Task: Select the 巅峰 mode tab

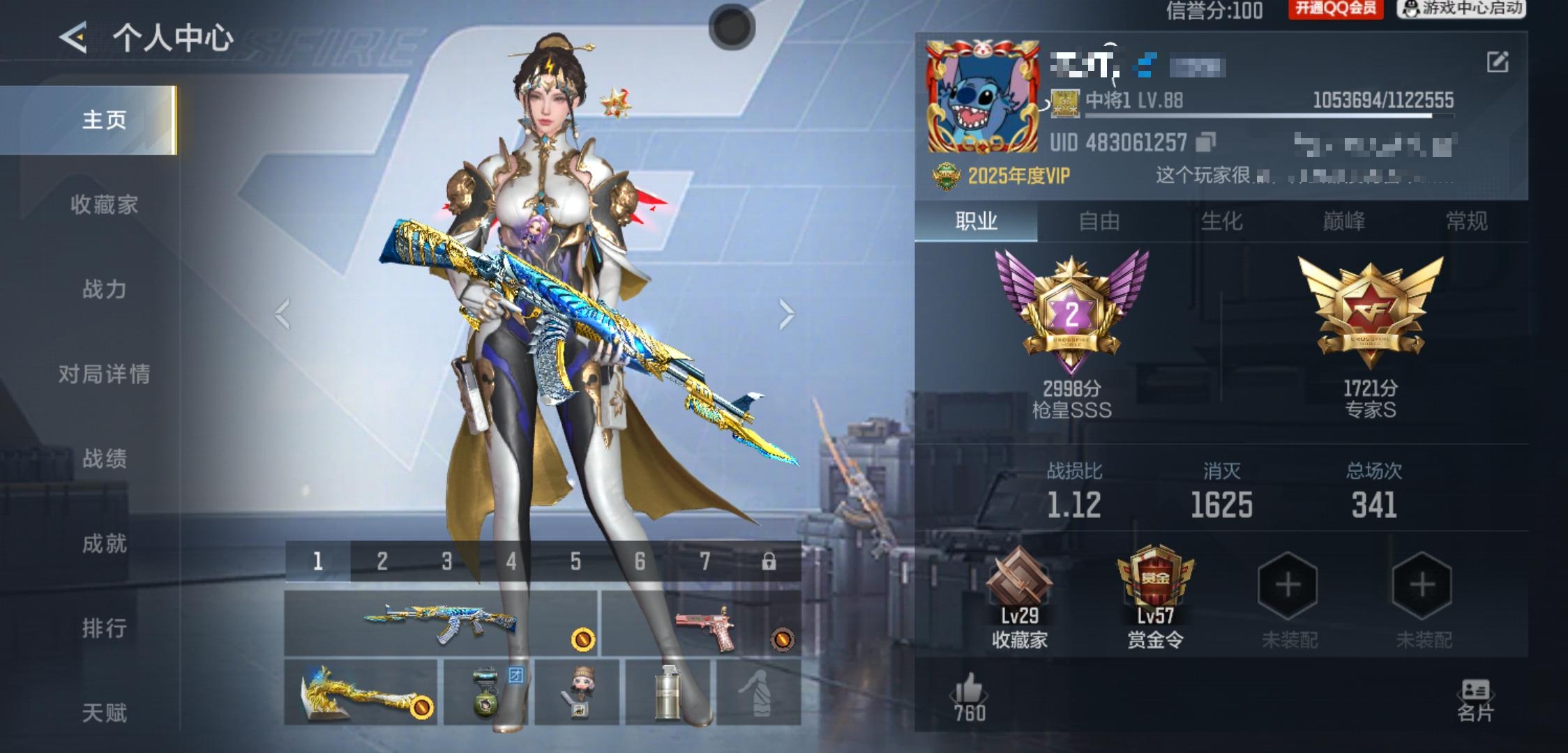Action: 1343,221
